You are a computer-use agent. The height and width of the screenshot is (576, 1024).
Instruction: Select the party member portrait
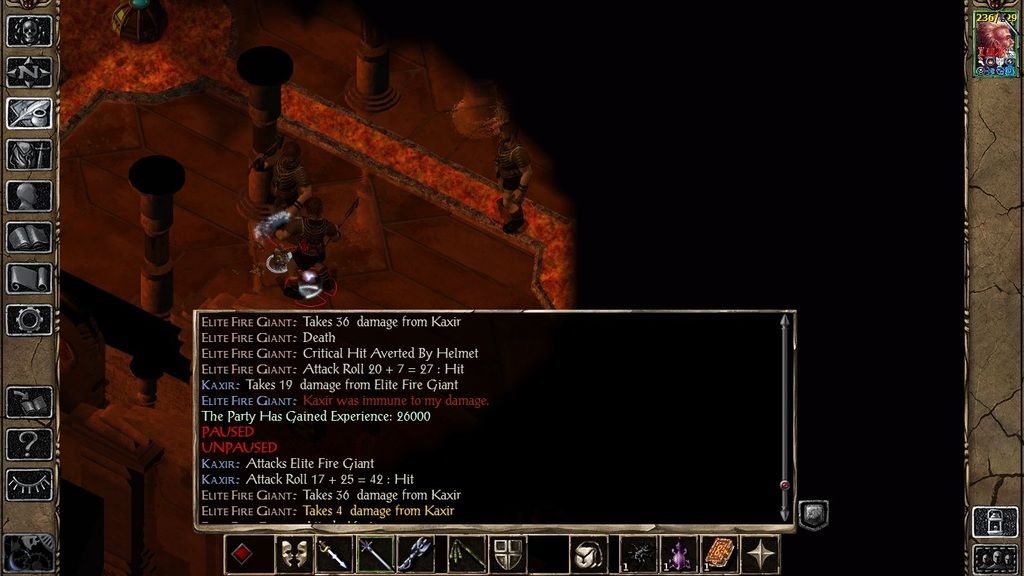coord(995,46)
